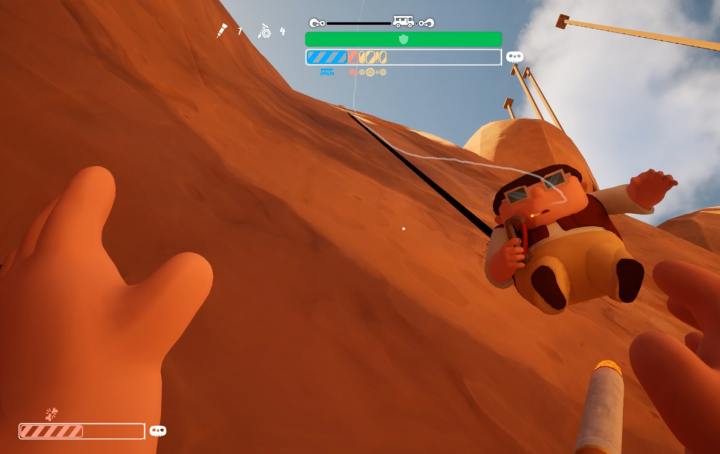Click the piton spike counter icon
720x454 pixels.
[x=220, y=31]
